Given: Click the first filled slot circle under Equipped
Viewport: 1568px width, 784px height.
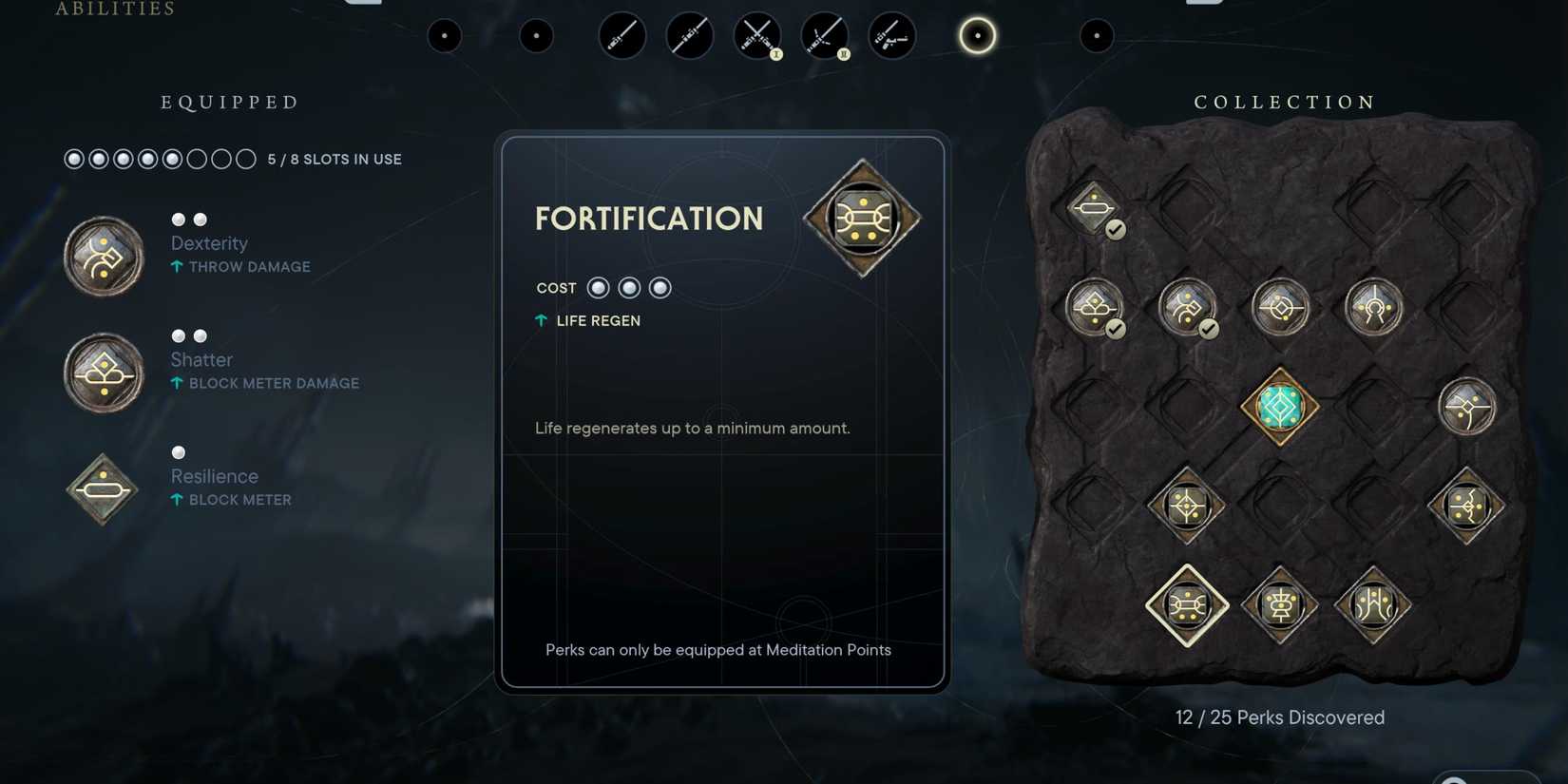Looking at the screenshot, I should click(x=74, y=159).
